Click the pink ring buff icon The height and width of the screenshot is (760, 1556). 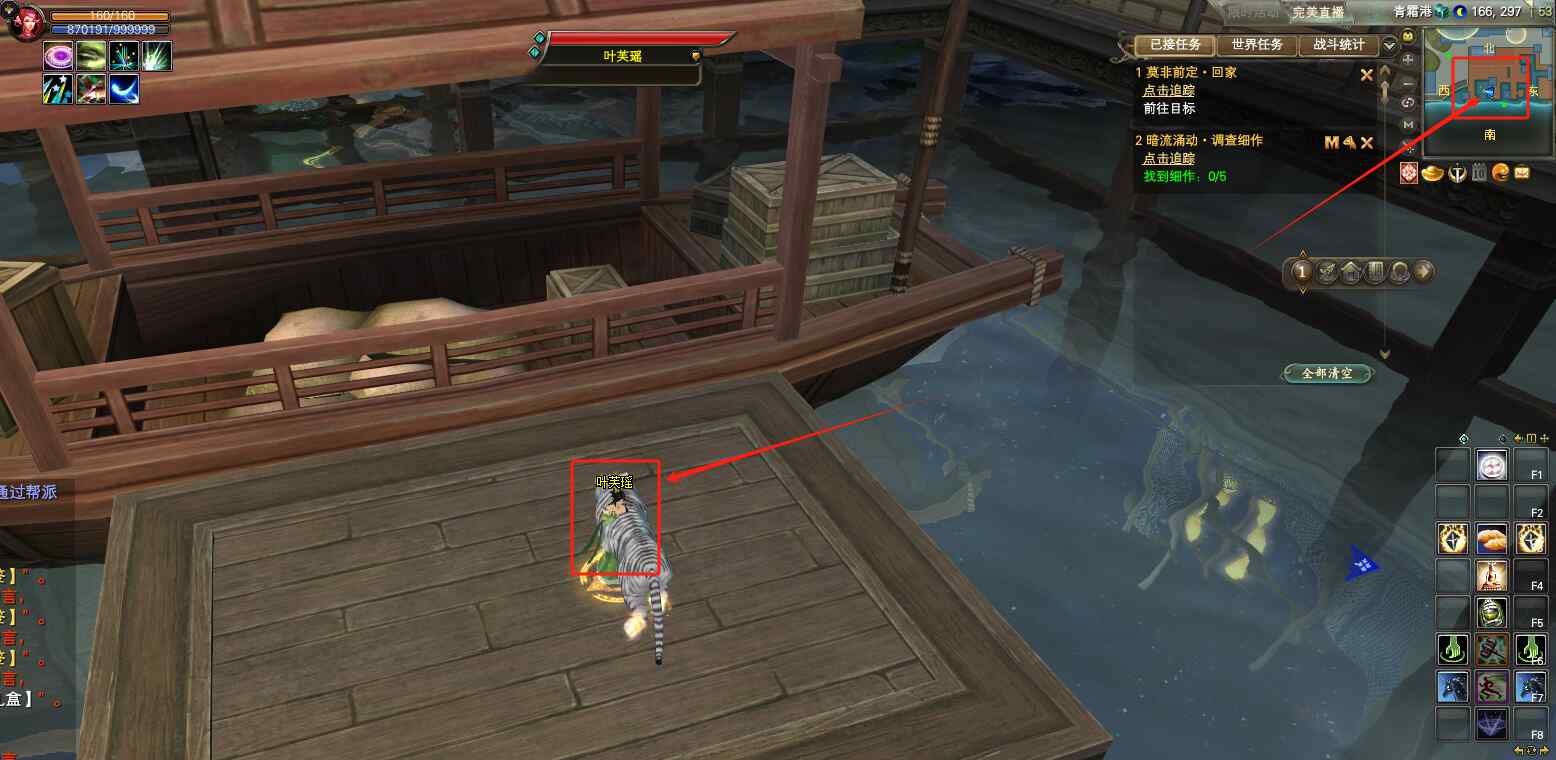(x=57, y=56)
